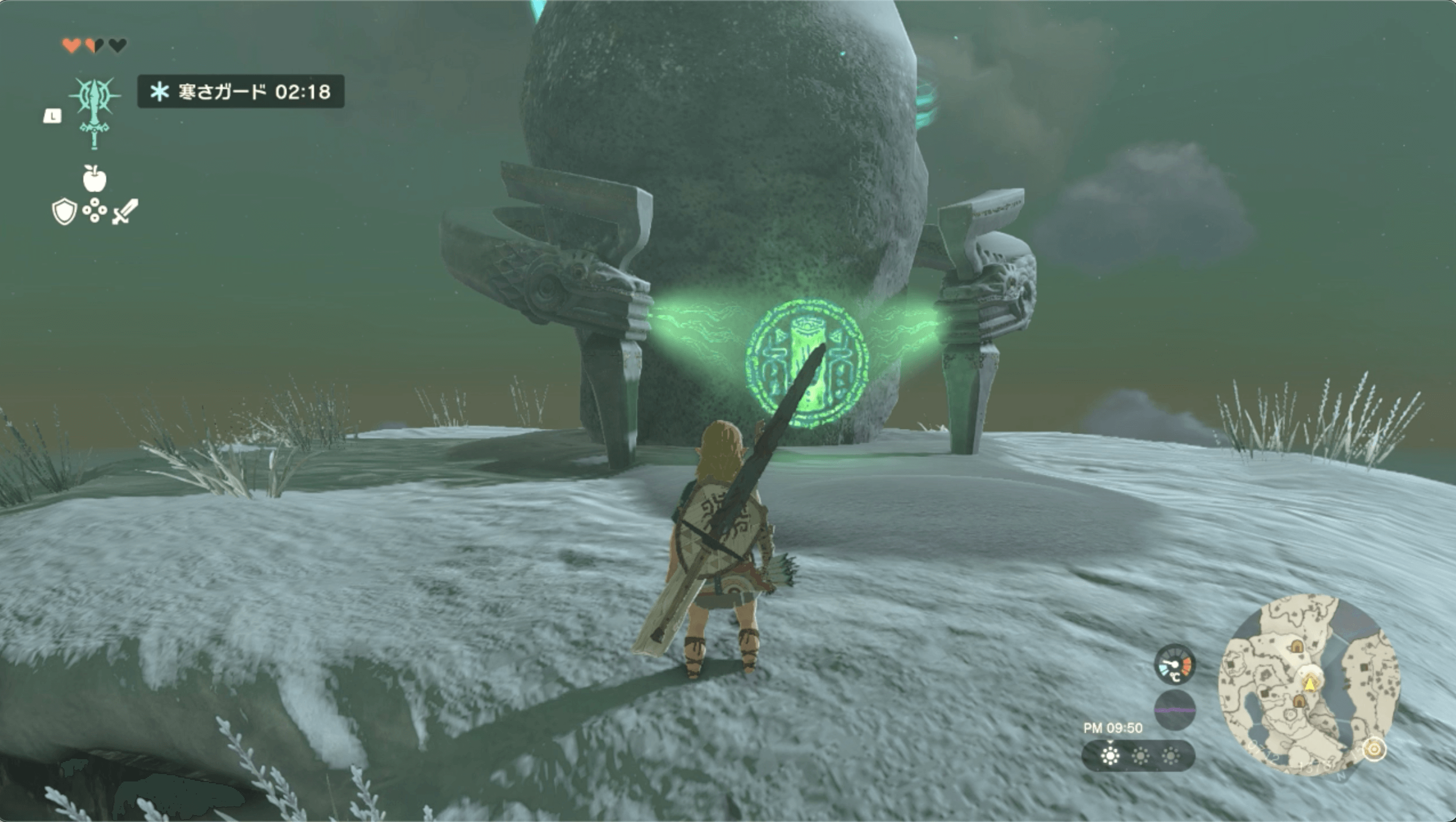This screenshot has height=822, width=1456.
Task: Choose the sword weapon quick-select icon
Action: [x=125, y=212]
